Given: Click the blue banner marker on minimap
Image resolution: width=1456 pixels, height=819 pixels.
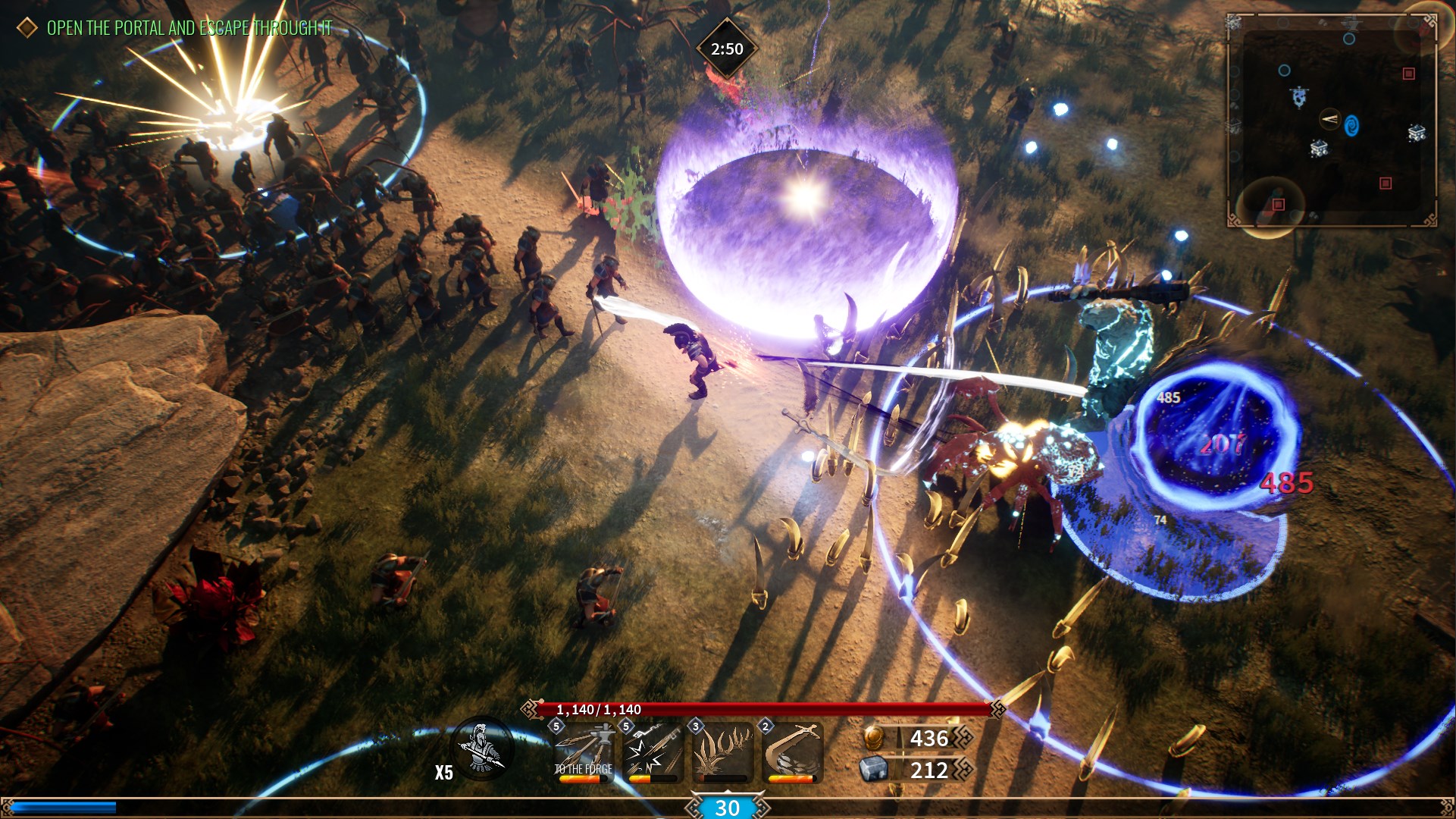Looking at the screenshot, I should pos(1298,97).
